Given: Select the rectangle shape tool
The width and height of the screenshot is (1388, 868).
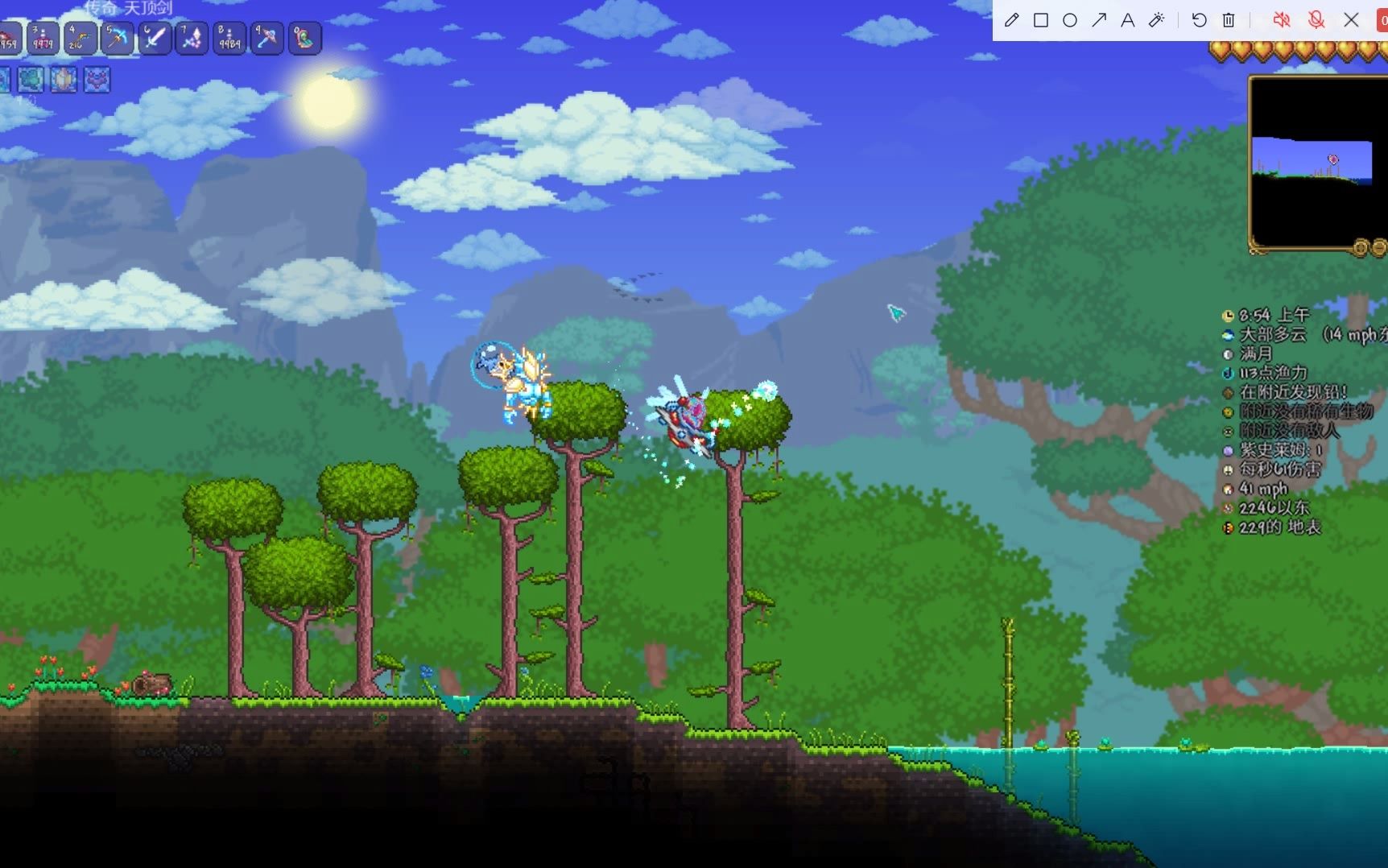Looking at the screenshot, I should click(1041, 20).
